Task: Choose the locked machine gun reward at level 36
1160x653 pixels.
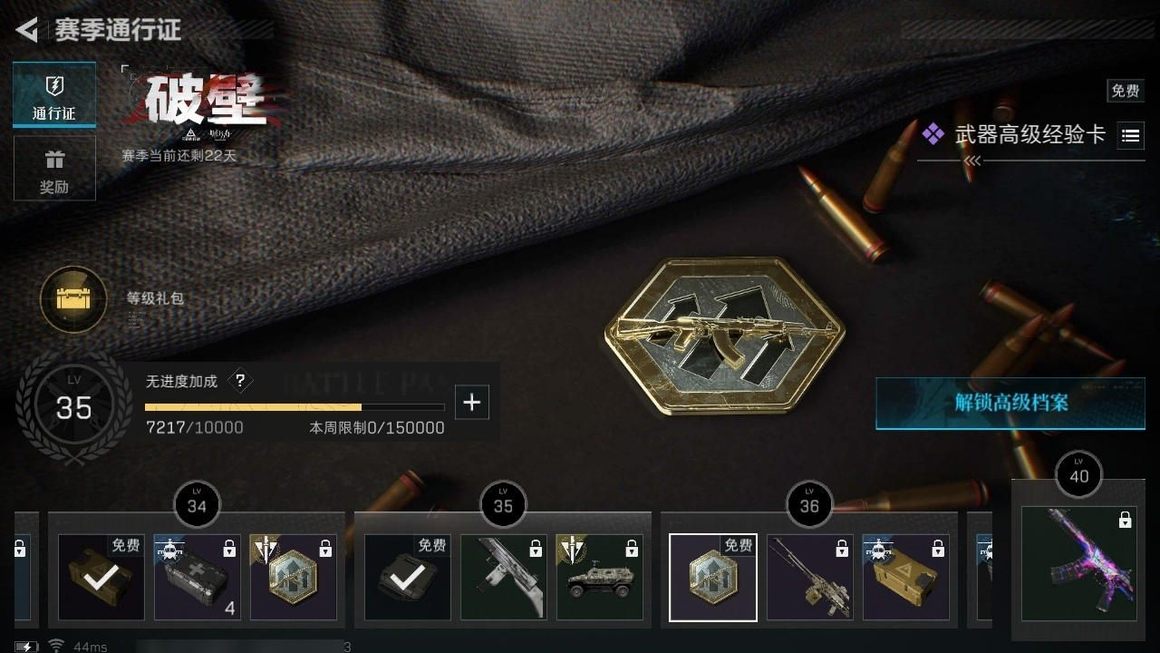Action: click(809, 577)
